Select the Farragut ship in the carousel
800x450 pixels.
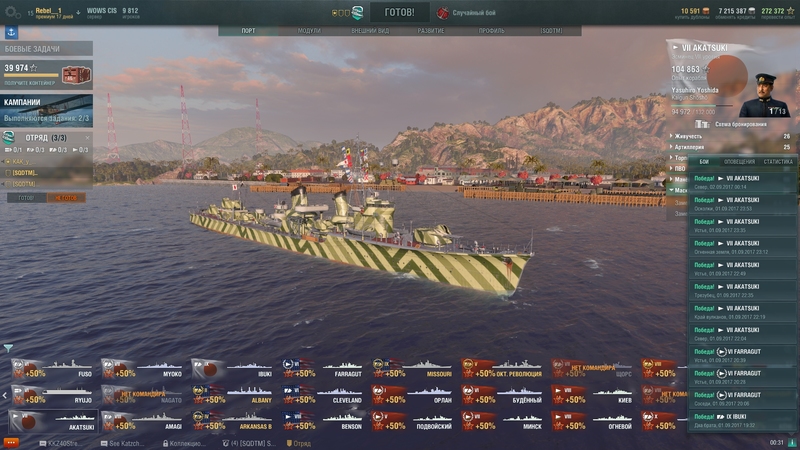[x=322, y=368]
